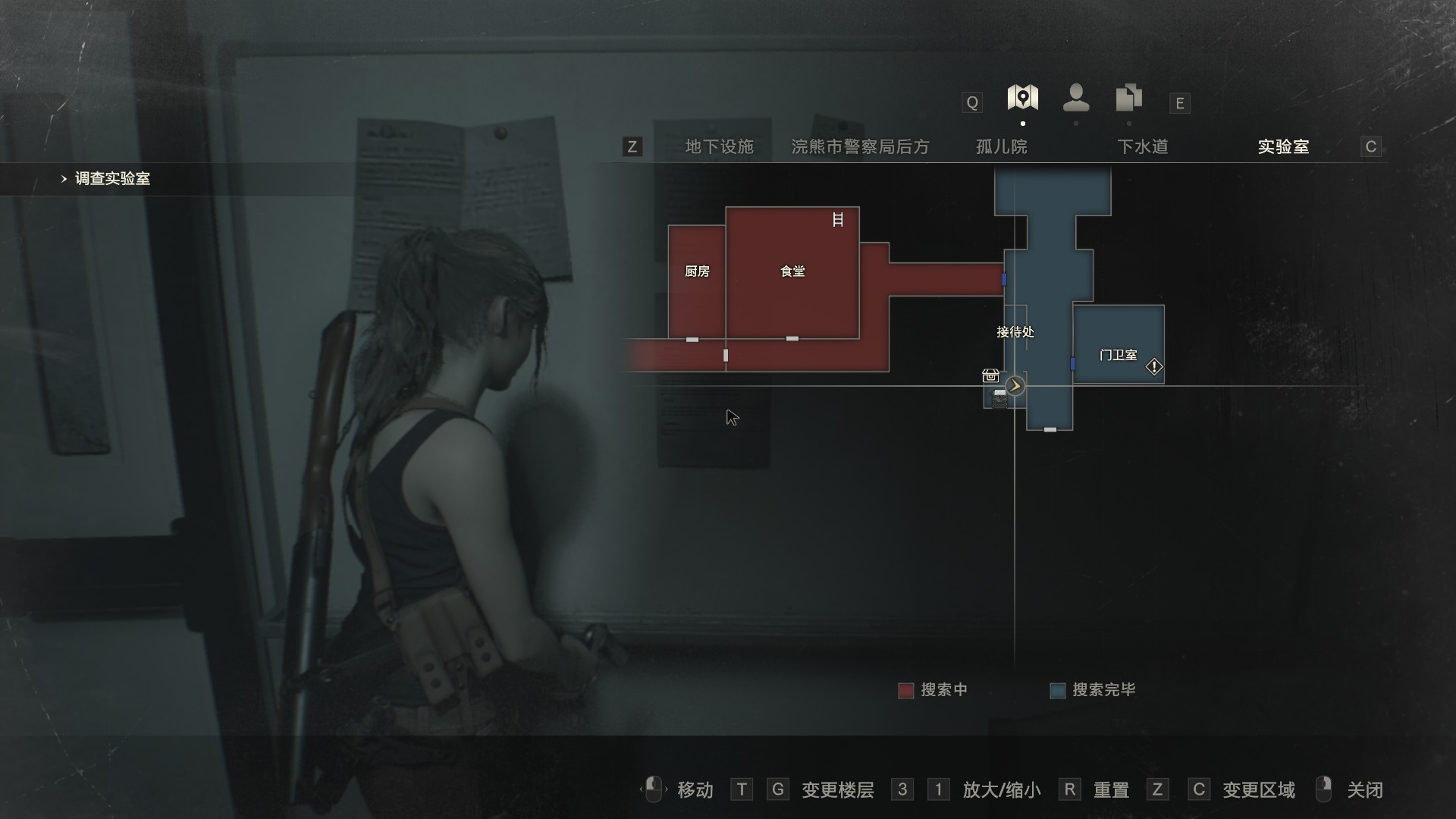Switch to the character inventory tab
This screenshot has height=819, width=1456.
click(x=1076, y=98)
